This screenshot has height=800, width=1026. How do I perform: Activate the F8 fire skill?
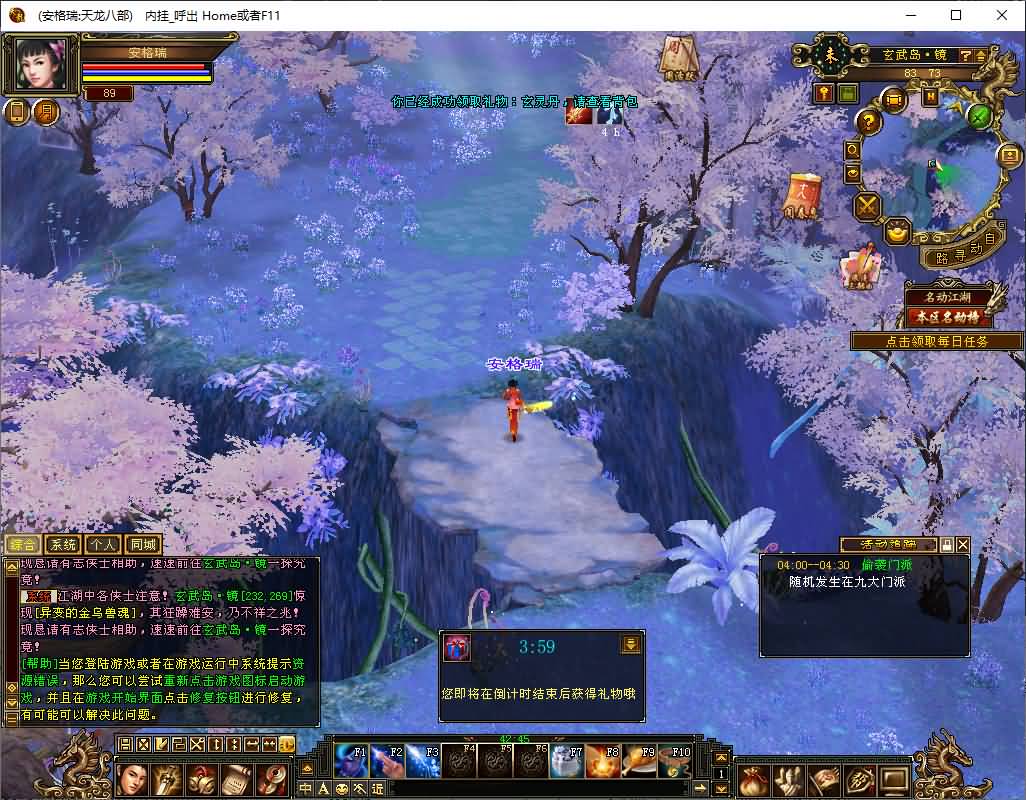click(x=600, y=762)
